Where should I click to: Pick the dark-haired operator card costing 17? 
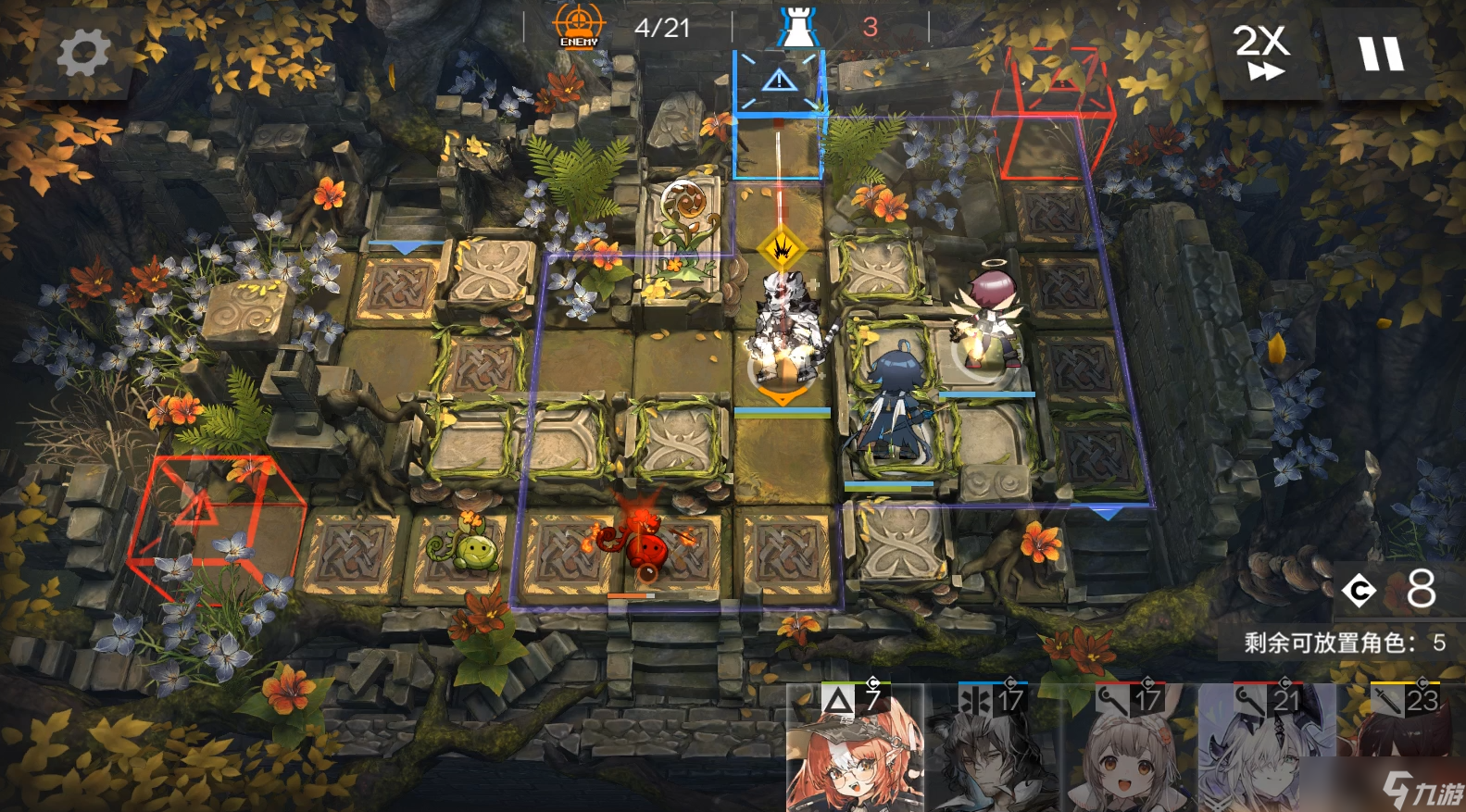(x=991, y=750)
